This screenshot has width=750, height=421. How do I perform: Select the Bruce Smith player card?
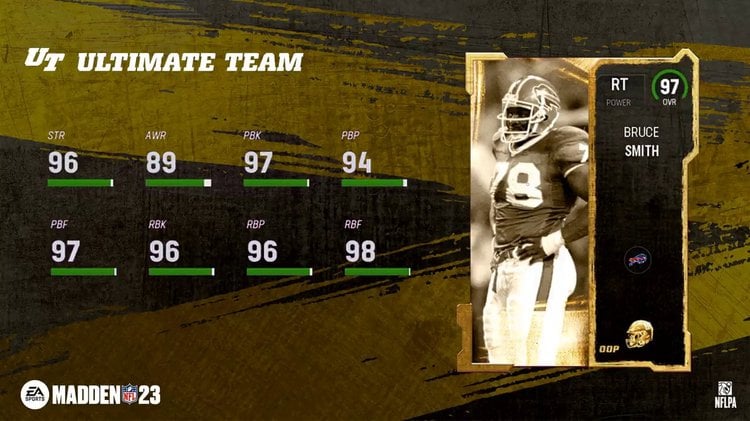point(577,208)
